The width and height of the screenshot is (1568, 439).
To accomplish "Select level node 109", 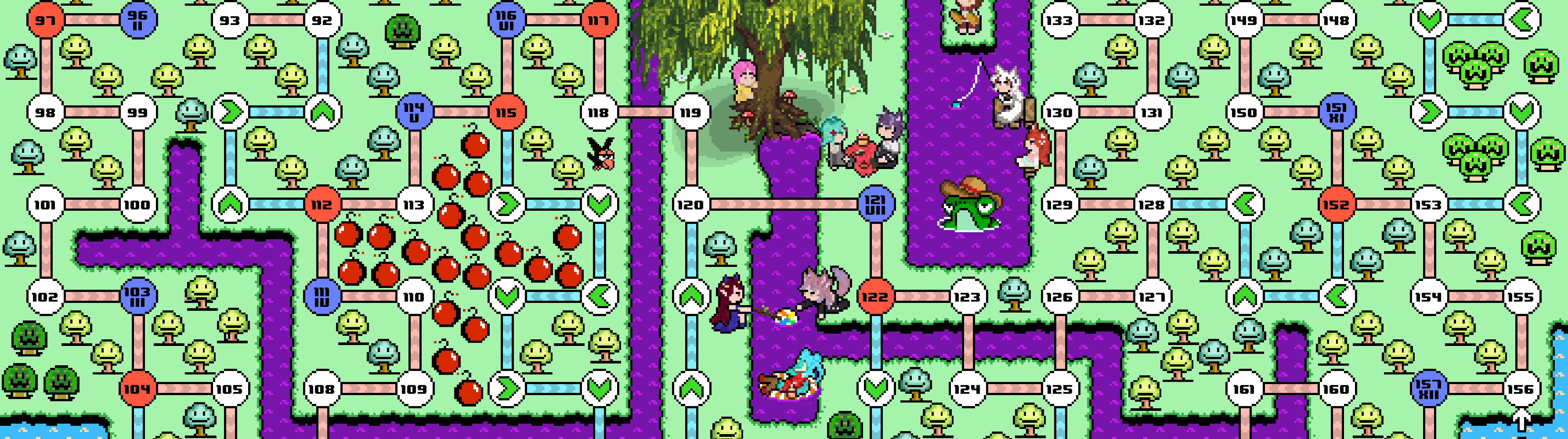I will pyautogui.click(x=415, y=389).
